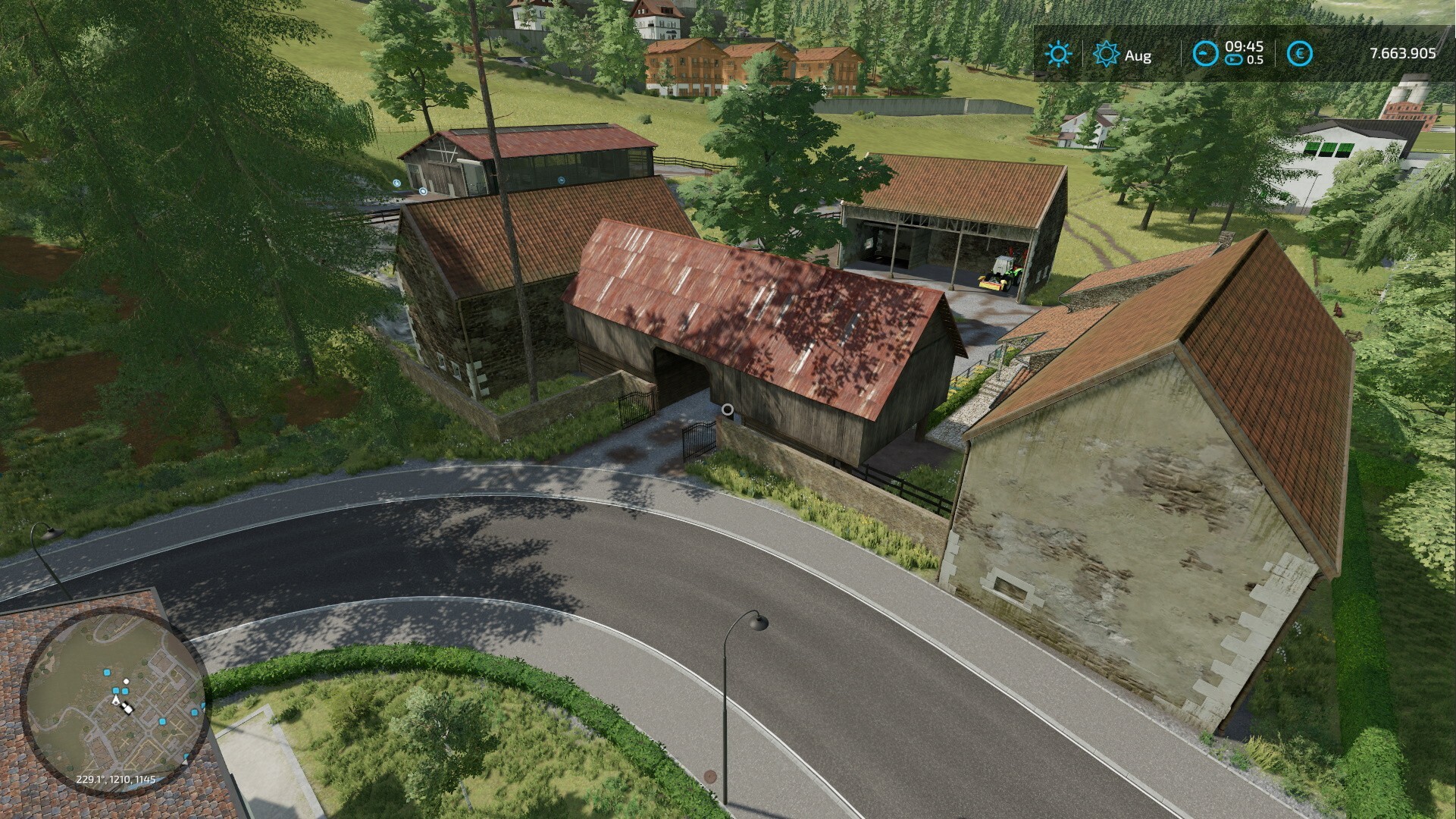Select the August season icon
The image size is (1456, 819).
click(1107, 55)
